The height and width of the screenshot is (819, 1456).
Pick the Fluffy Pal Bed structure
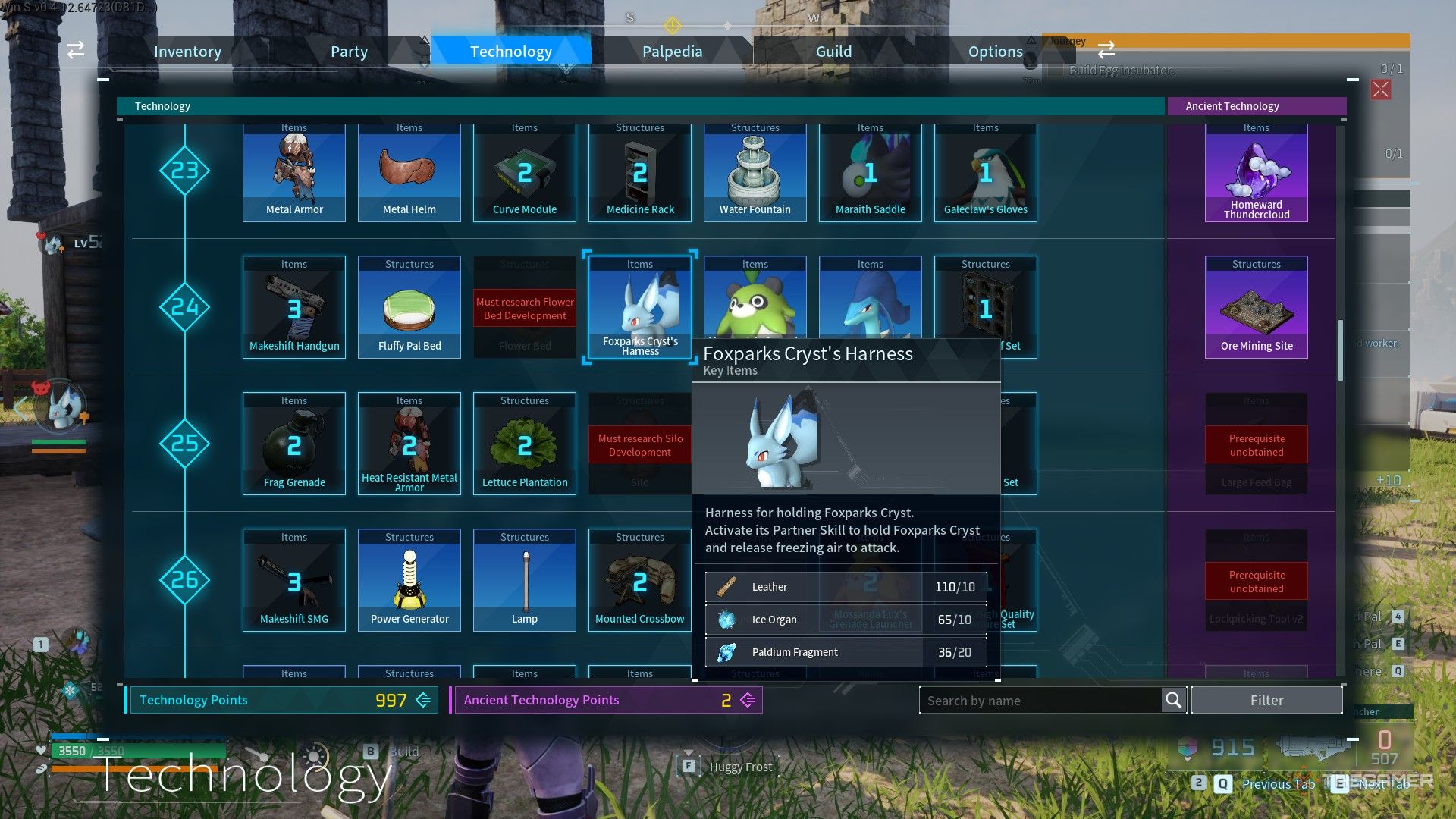[409, 307]
